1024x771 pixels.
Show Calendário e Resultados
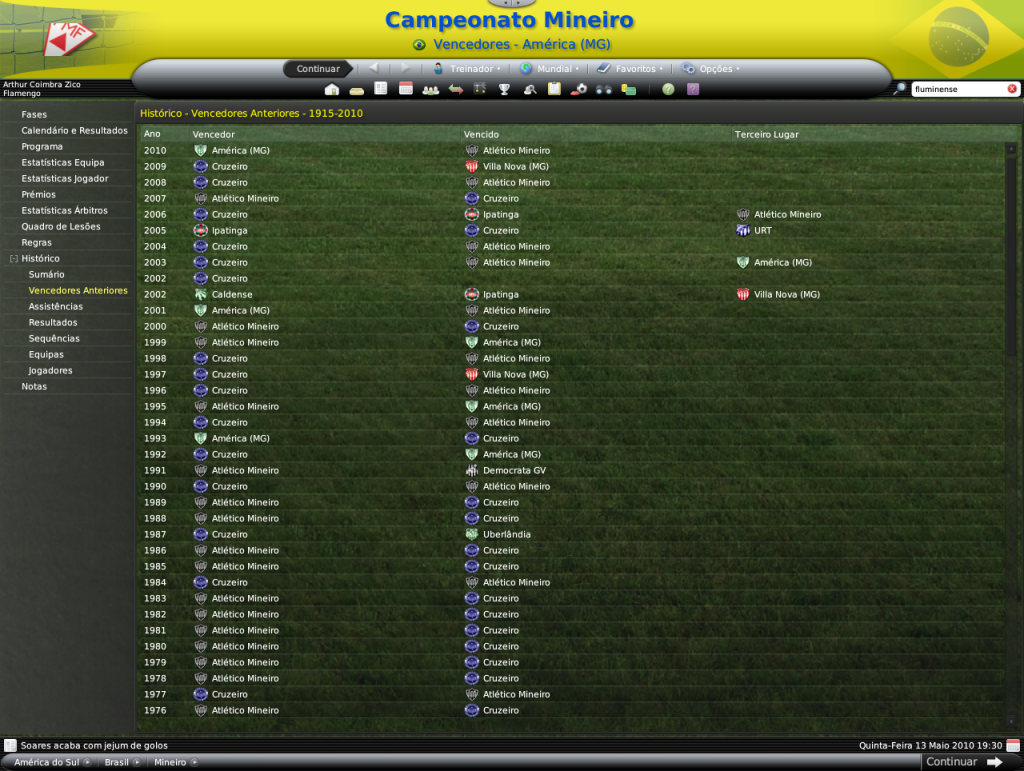point(74,131)
